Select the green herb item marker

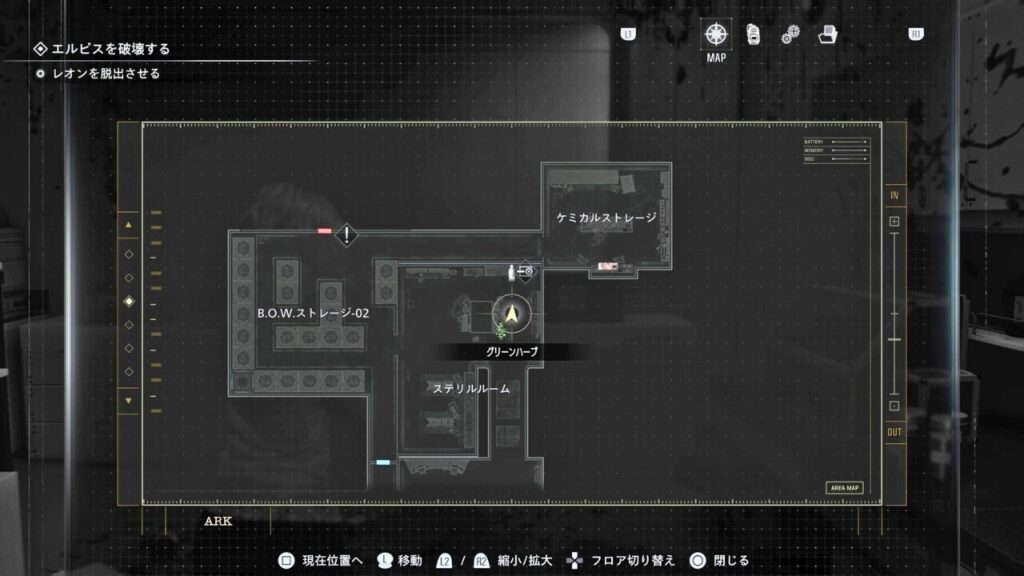[499, 331]
